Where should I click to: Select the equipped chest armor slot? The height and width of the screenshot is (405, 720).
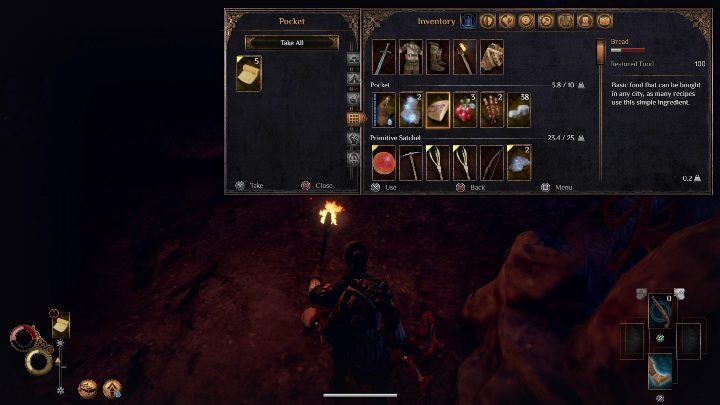tap(411, 57)
